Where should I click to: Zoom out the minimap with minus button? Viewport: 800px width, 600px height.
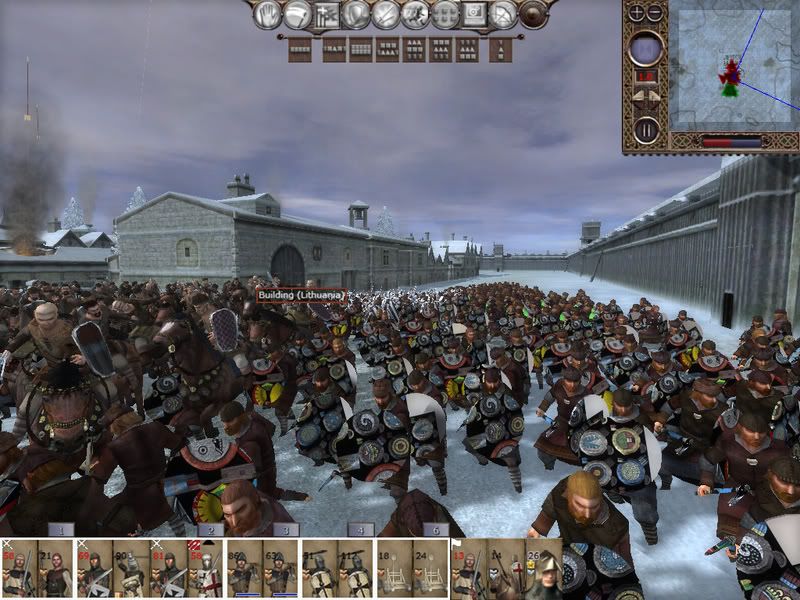(655, 13)
